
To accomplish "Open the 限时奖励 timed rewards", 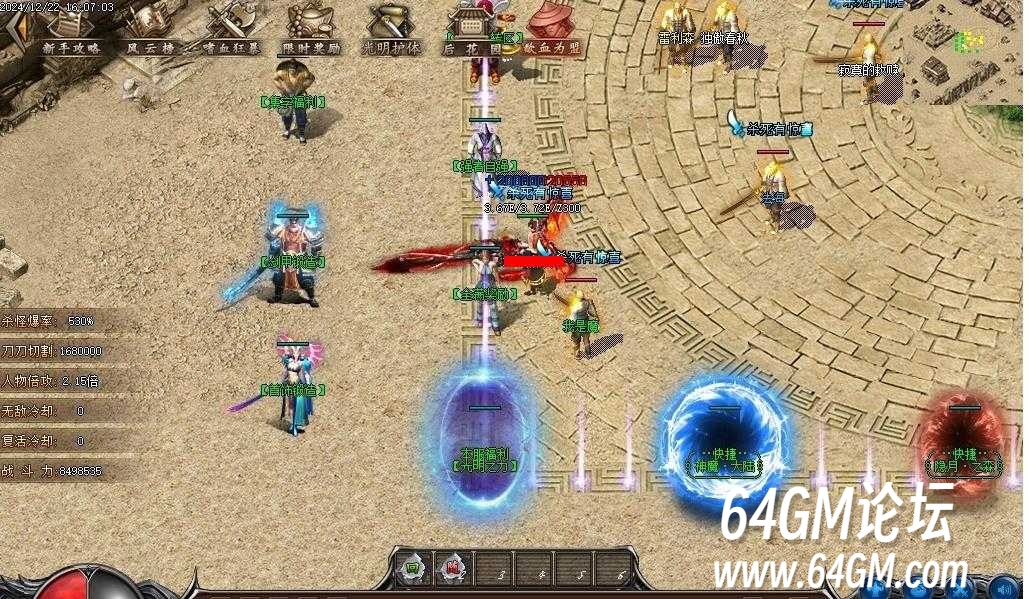I will click(311, 30).
